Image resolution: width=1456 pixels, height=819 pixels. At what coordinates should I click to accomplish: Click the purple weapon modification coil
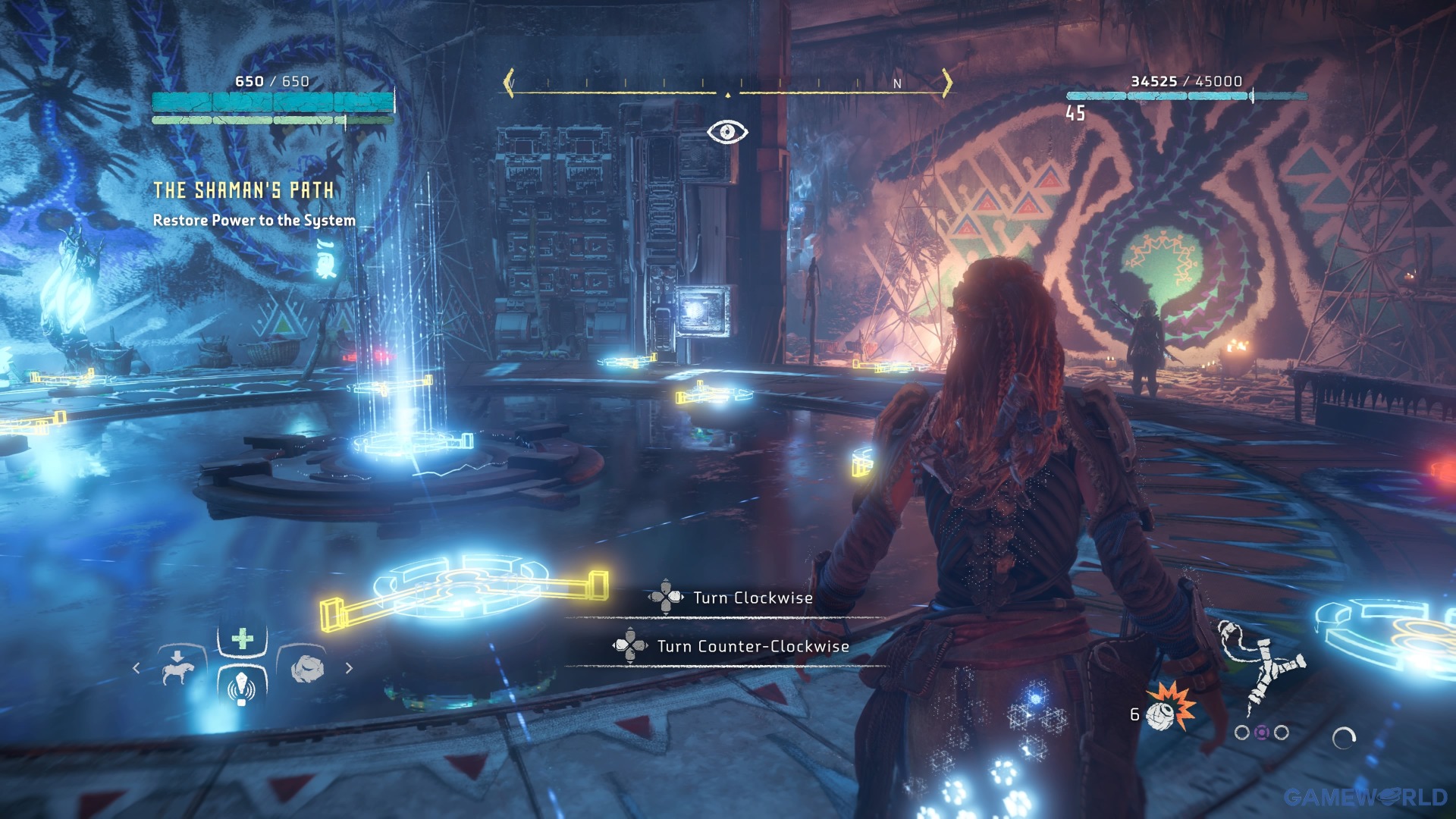coord(1261,733)
